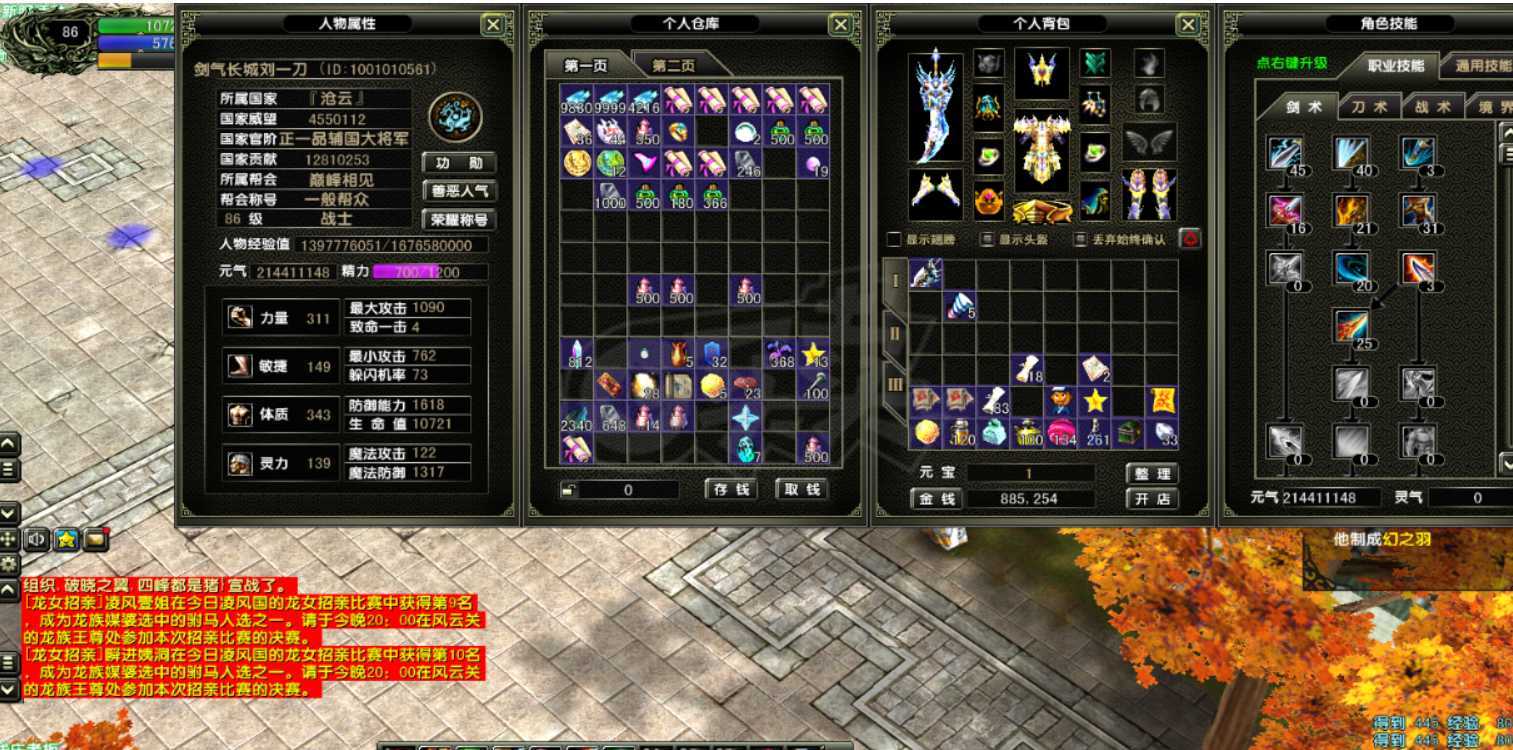Toggle the 丢弃始终确认 drop confirmation option
1513x750 pixels.
tap(1079, 238)
